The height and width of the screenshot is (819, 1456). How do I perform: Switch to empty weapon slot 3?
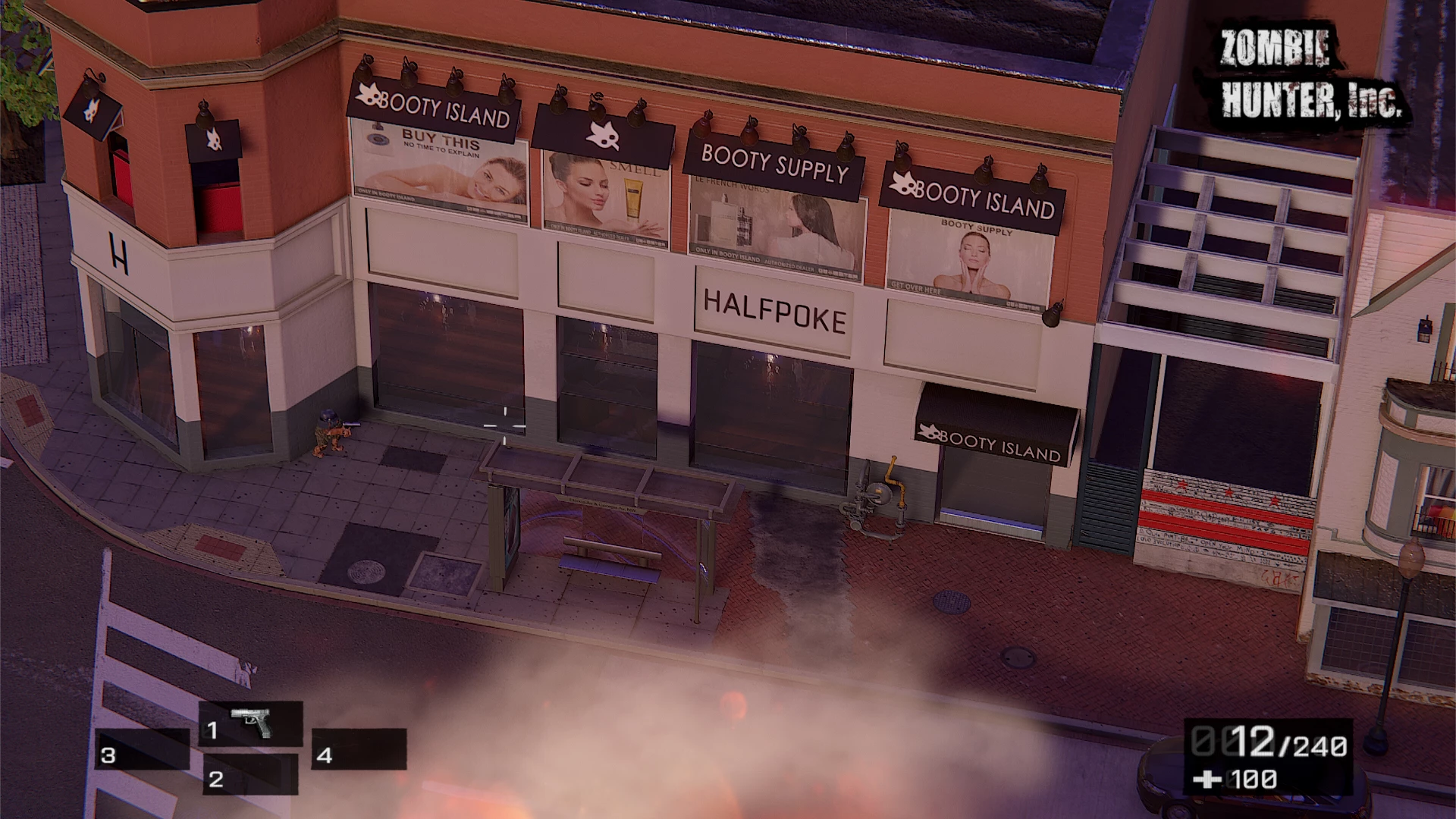click(143, 750)
